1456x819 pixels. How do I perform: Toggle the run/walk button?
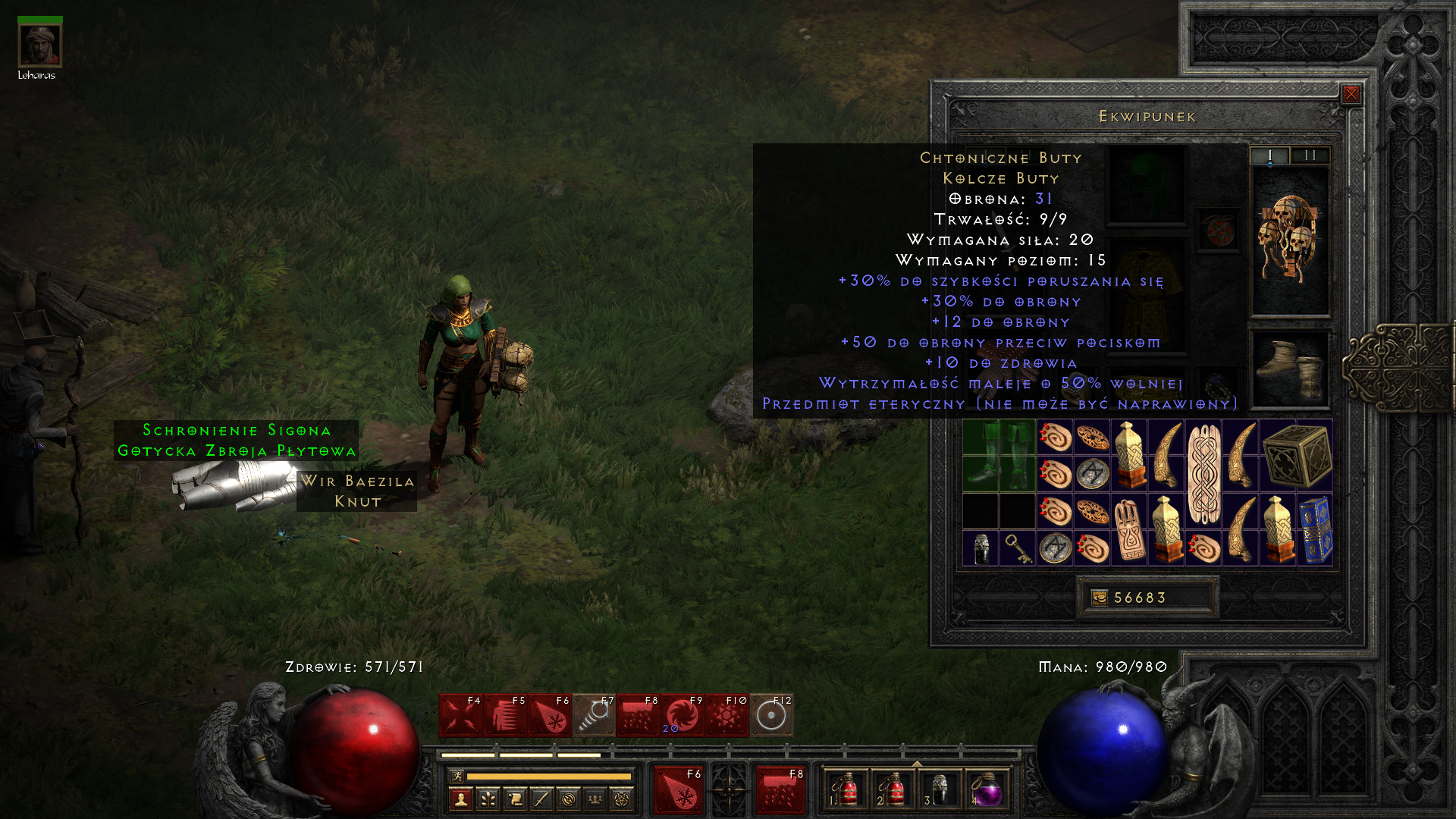point(457,776)
